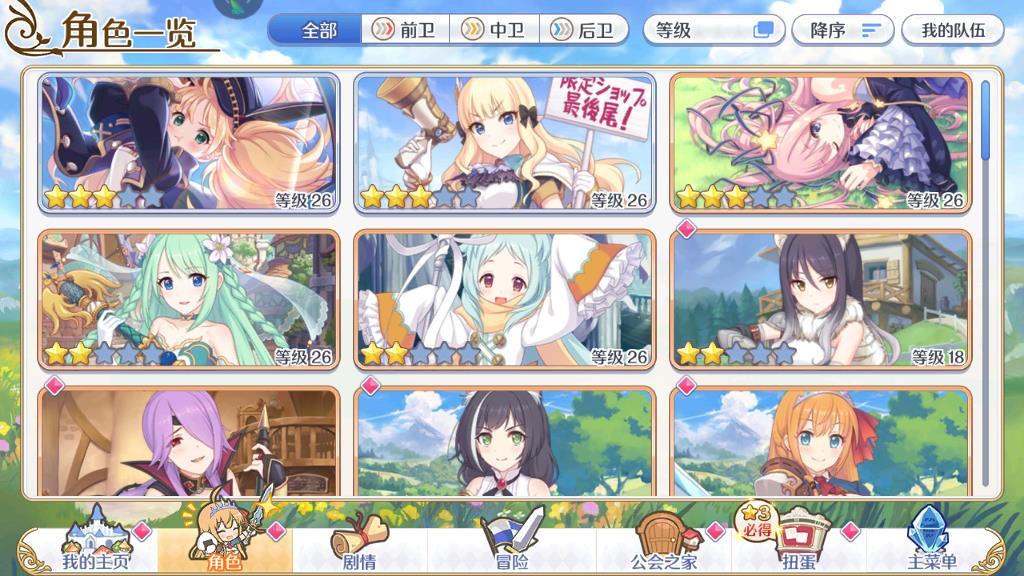Show only 前卫 characters
The width and height of the screenshot is (1024, 576).
pyautogui.click(x=405, y=30)
